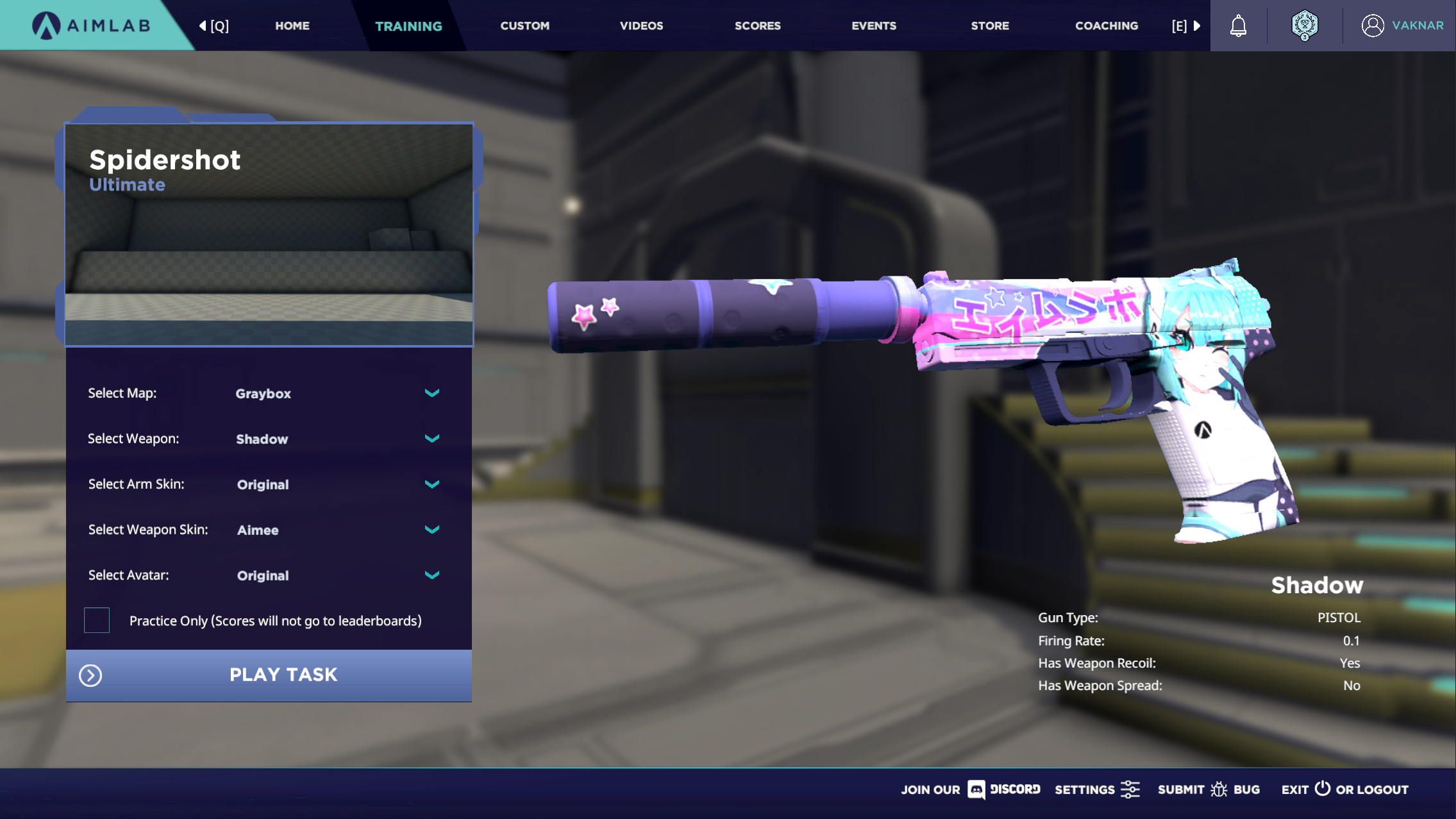Open Settings via the sliders icon
The image size is (1456, 819).
[x=1130, y=789]
